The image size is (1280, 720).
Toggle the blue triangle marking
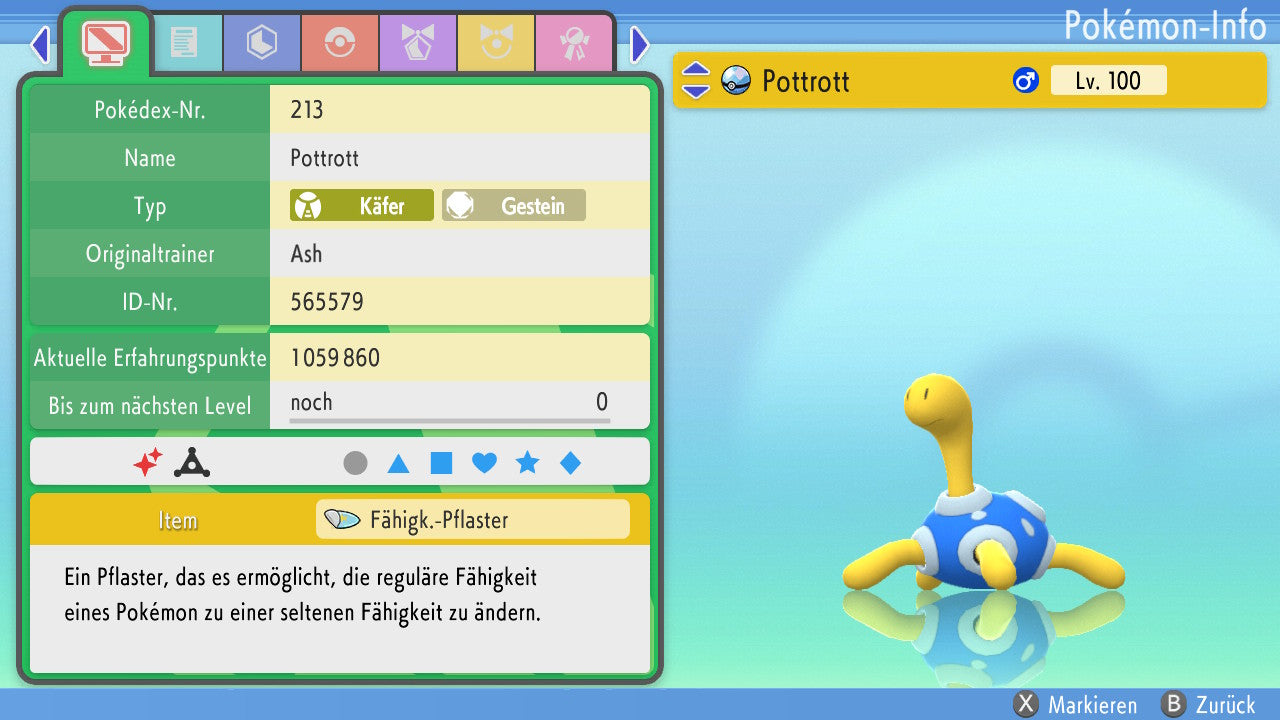398,463
